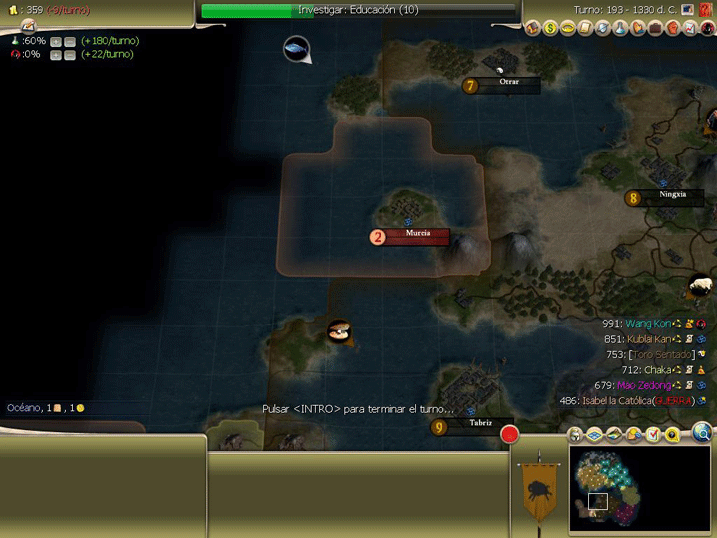Open the research bar showing Educación
The height and width of the screenshot is (538, 717).
point(358,10)
